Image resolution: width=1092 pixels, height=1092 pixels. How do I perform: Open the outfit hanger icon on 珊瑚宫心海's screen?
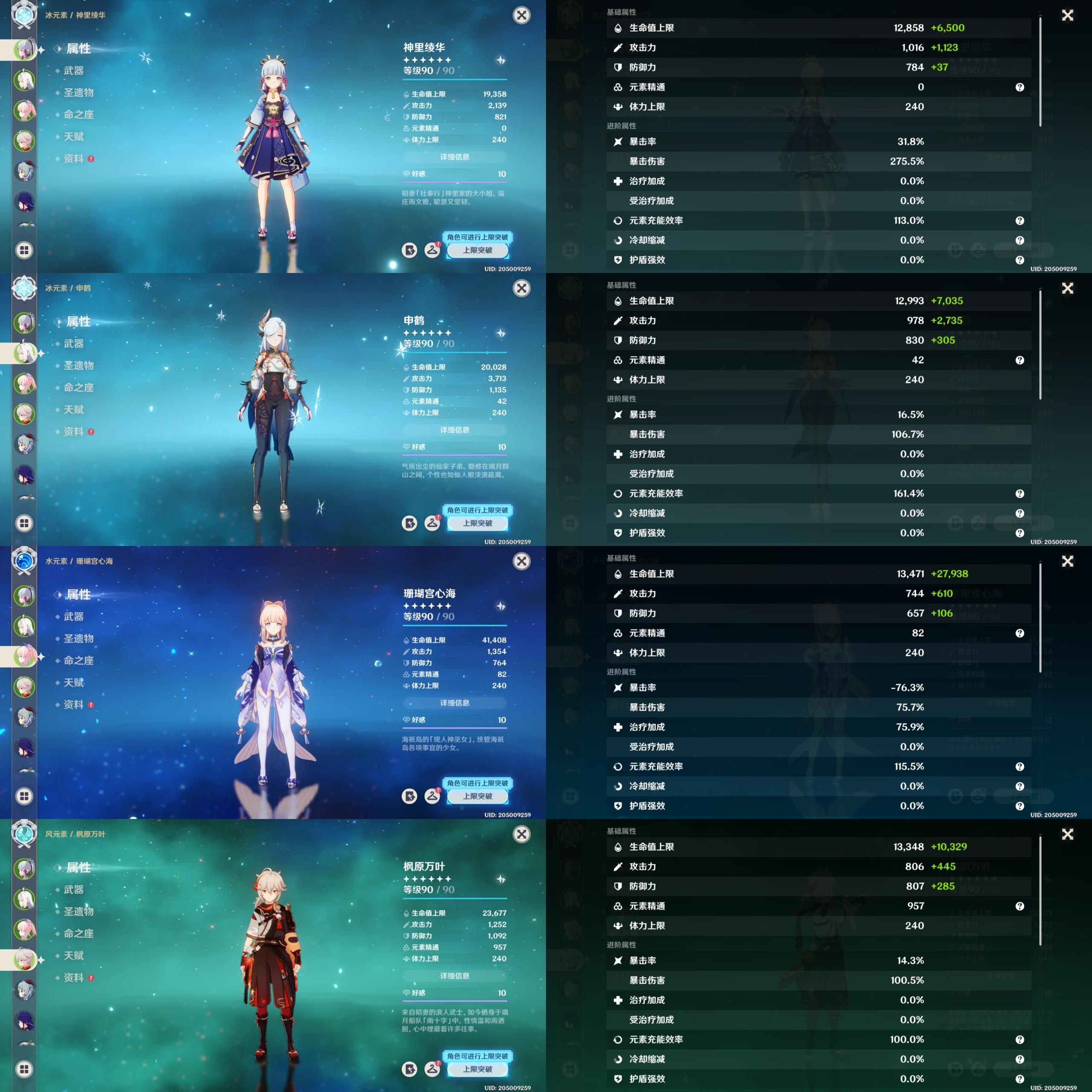[x=433, y=796]
